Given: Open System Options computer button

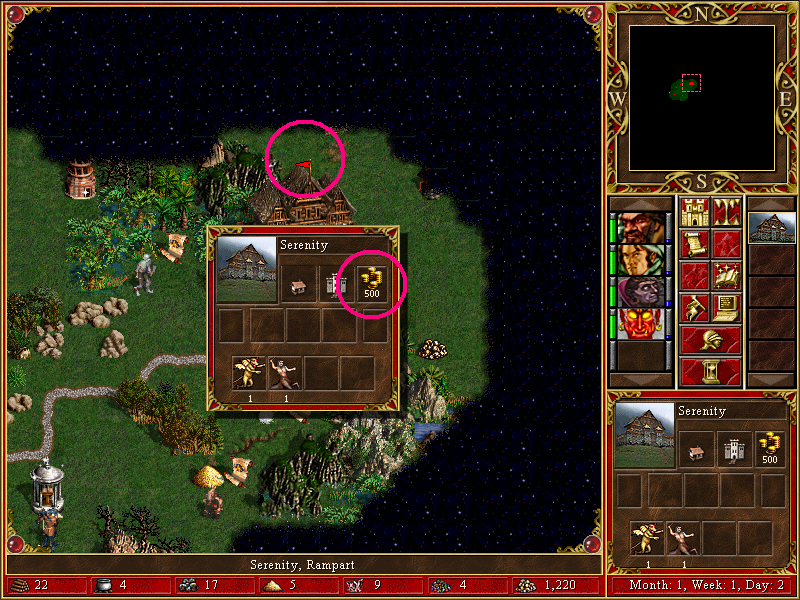Looking at the screenshot, I should [727, 308].
